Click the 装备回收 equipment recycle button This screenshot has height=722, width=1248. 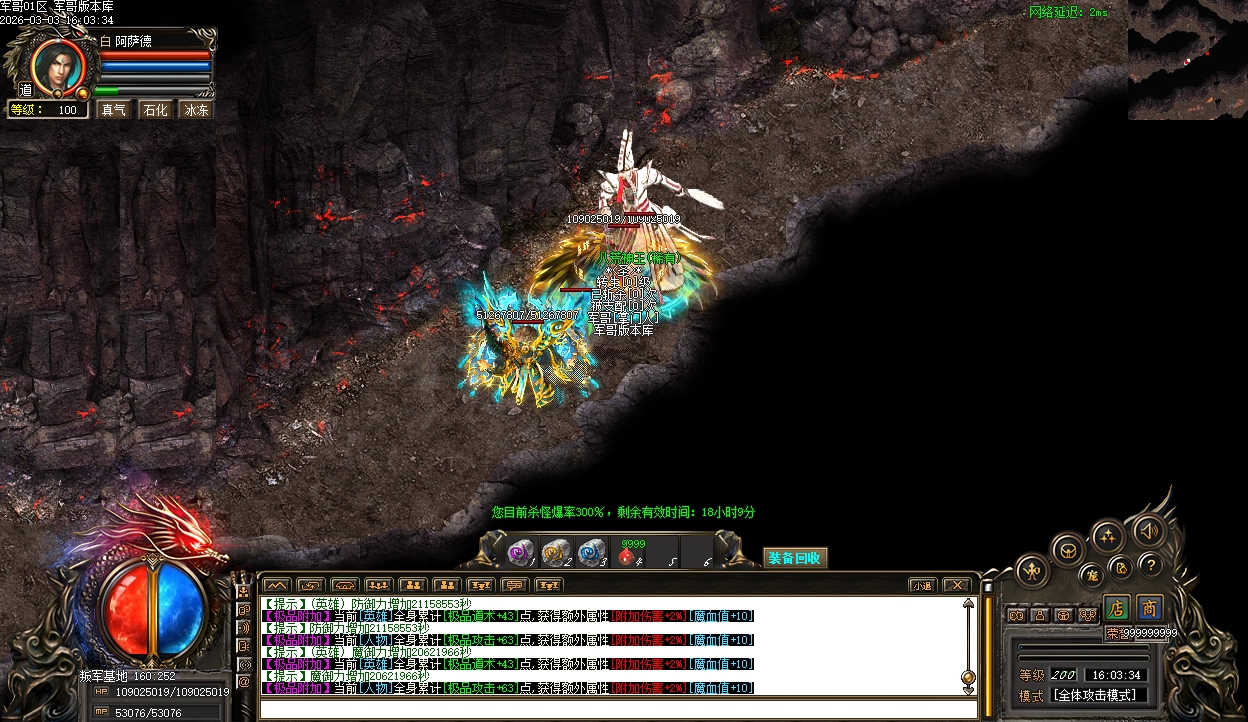tap(795, 558)
